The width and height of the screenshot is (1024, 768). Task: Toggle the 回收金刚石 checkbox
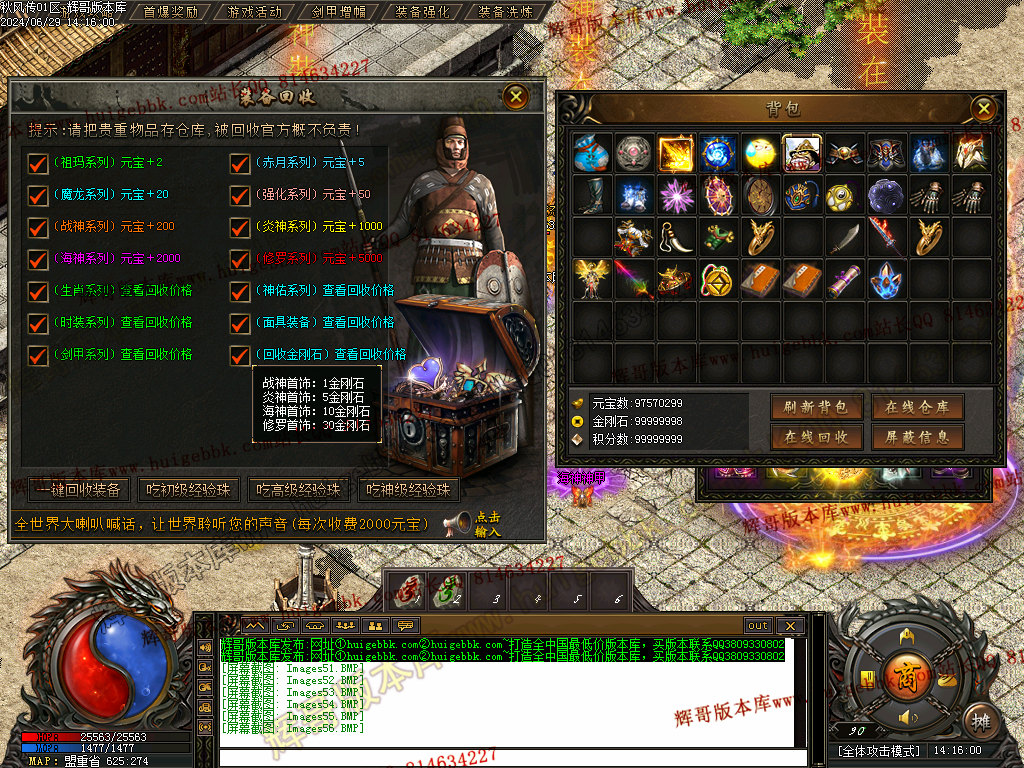(x=240, y=355)
